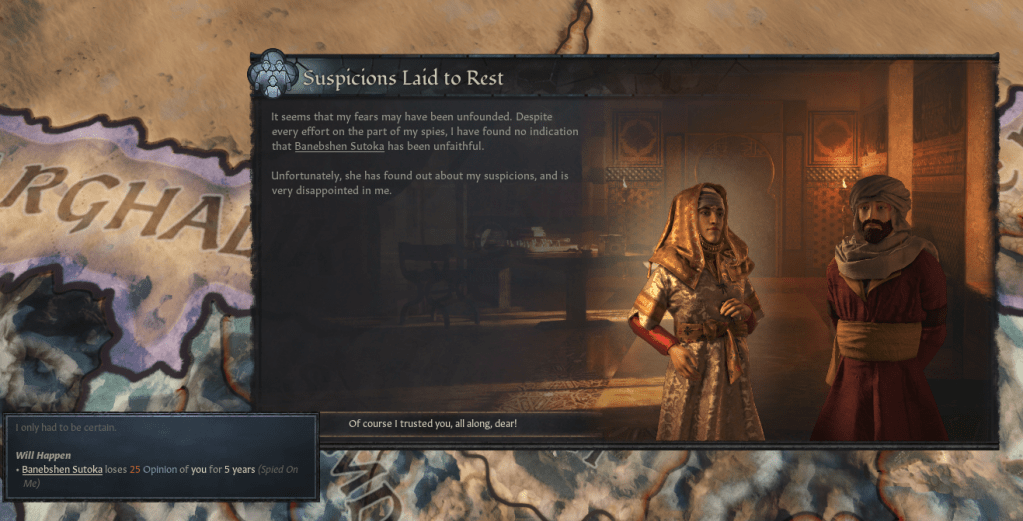The height and width of the screenshot is (521, 1023).
Task: Click the intrigue event icon beside the title
Action: (272, 73)
